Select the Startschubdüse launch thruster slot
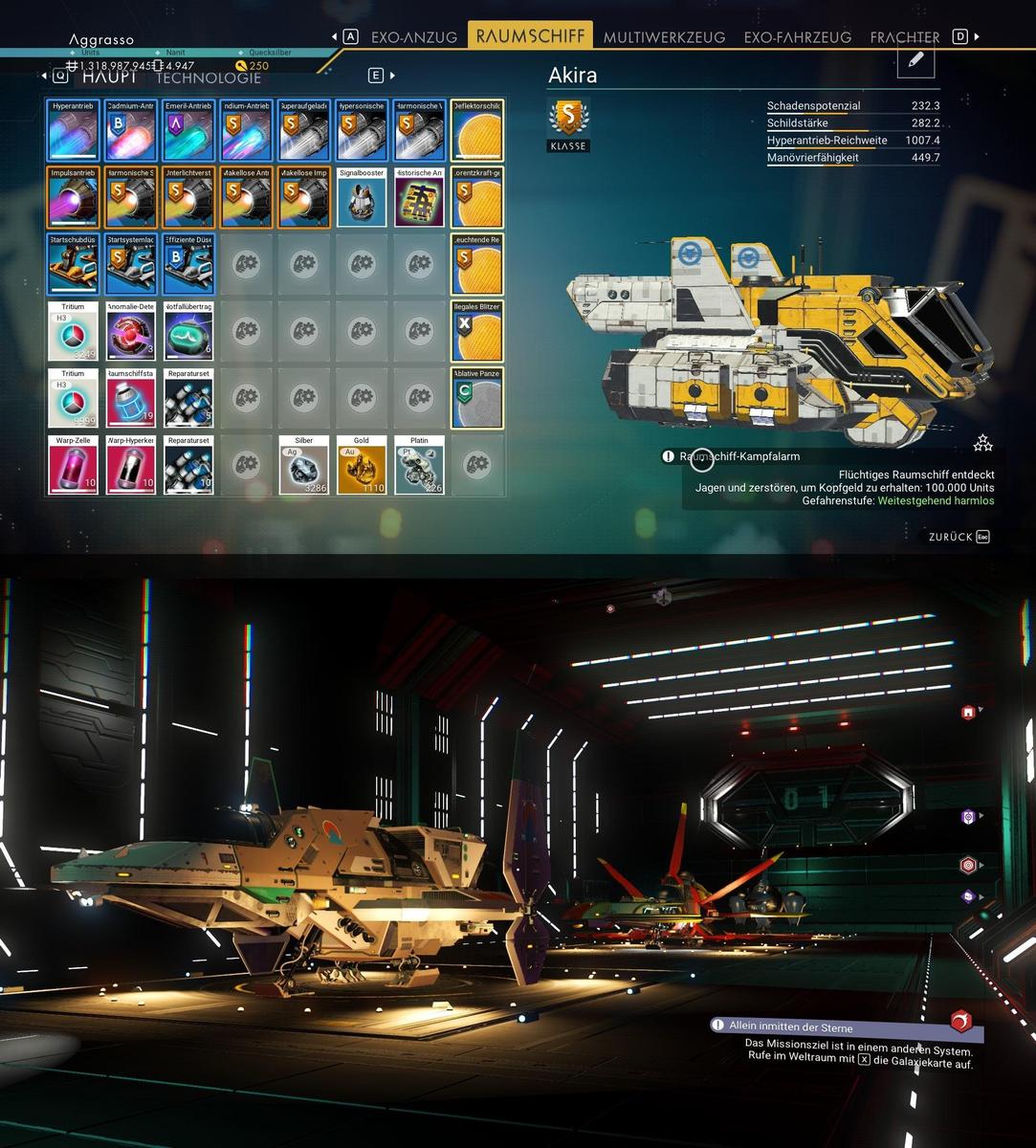The image size is (1036, 1148). tap(74, 265)
